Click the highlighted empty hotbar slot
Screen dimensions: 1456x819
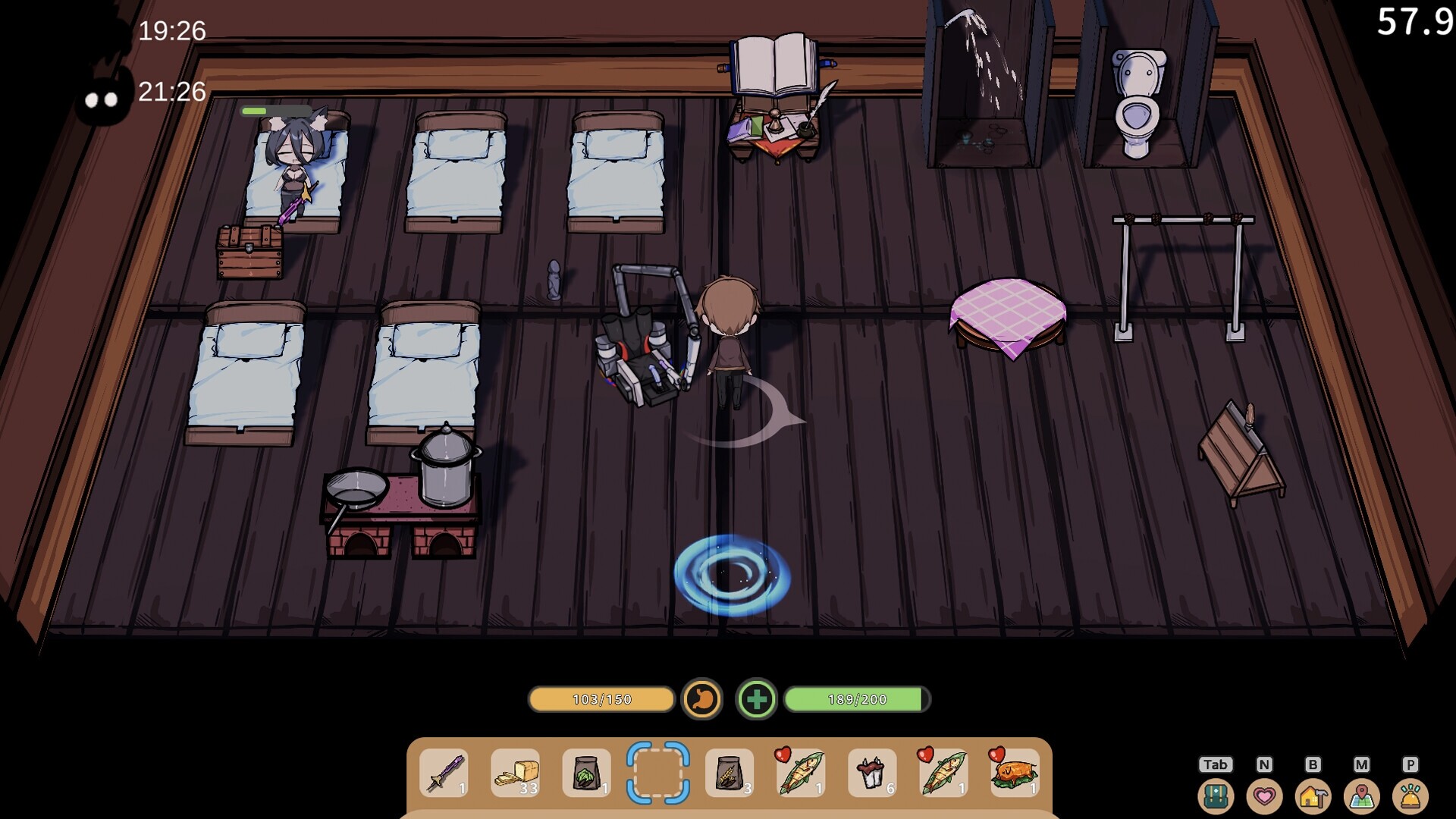pos(657,773)
